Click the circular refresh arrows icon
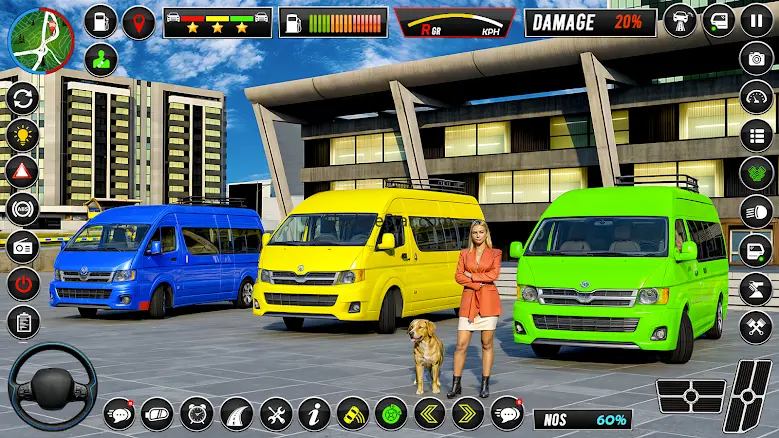Viewport: 779px width, 438px height. 22,98
